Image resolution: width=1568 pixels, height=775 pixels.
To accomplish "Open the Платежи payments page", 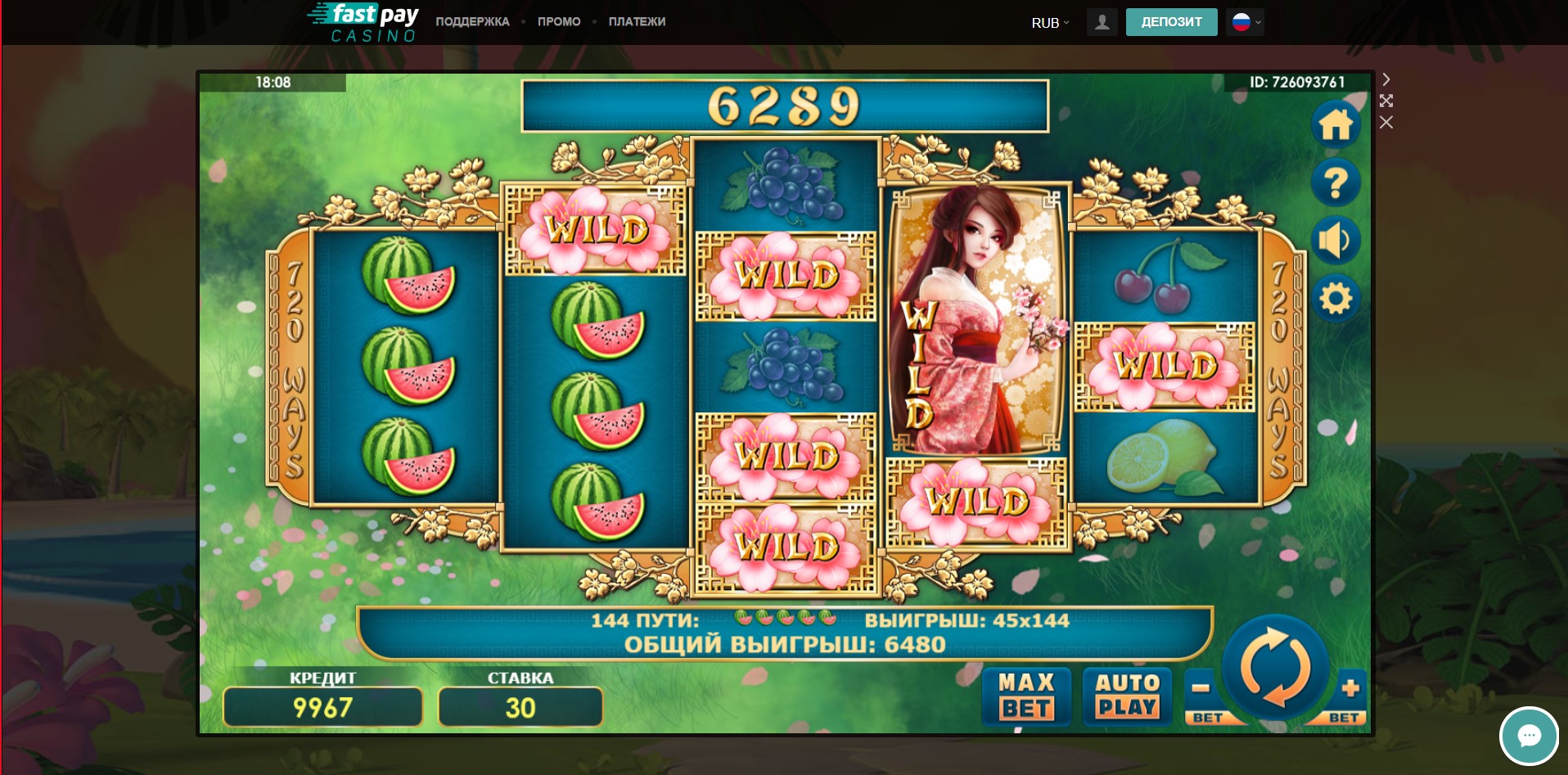I will pos(637,22).
